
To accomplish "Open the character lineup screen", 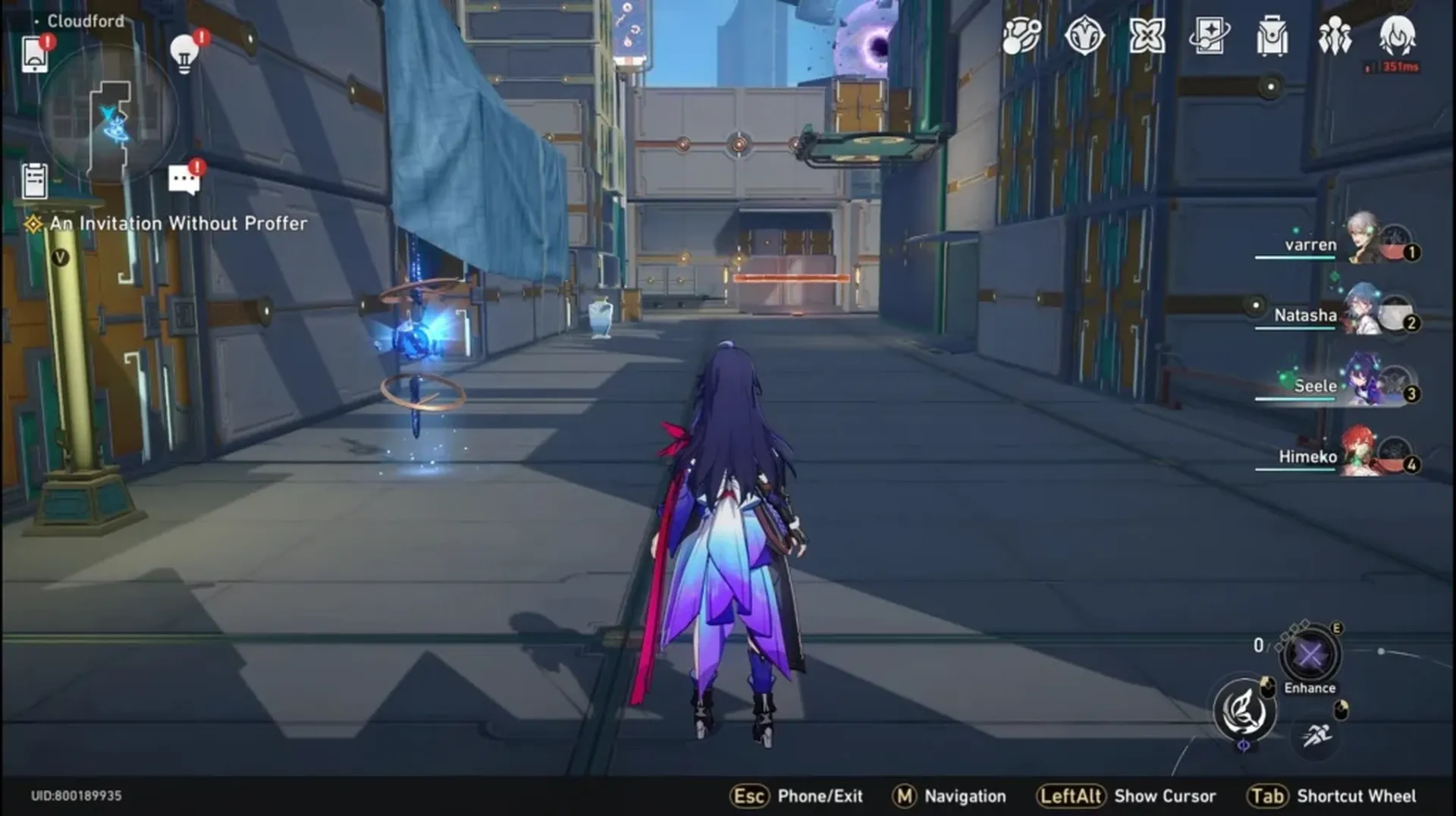I will pos(1335,36).
